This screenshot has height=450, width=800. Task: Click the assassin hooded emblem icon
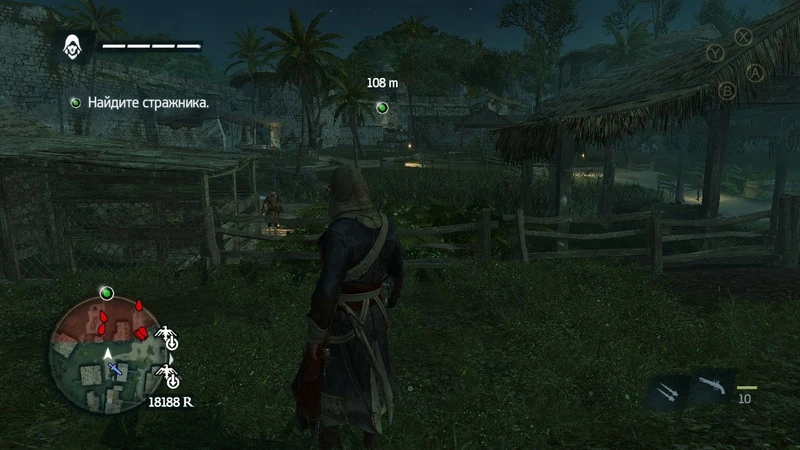74,45
